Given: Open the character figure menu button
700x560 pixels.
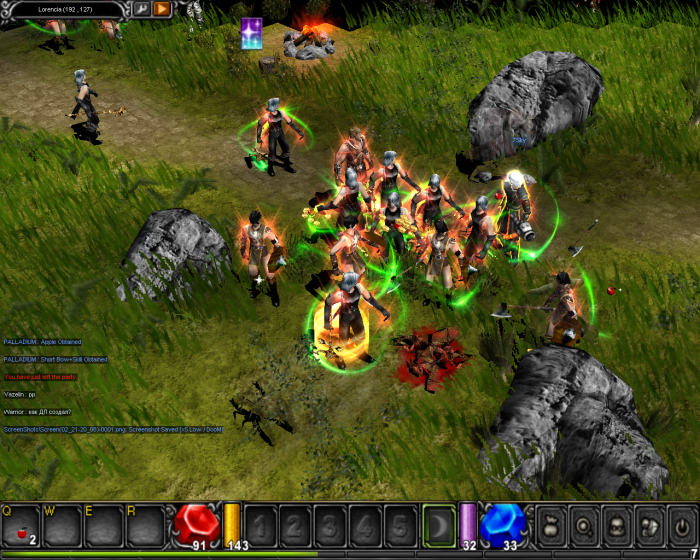Looking at the screenshot, I should (x=616, y=525).
